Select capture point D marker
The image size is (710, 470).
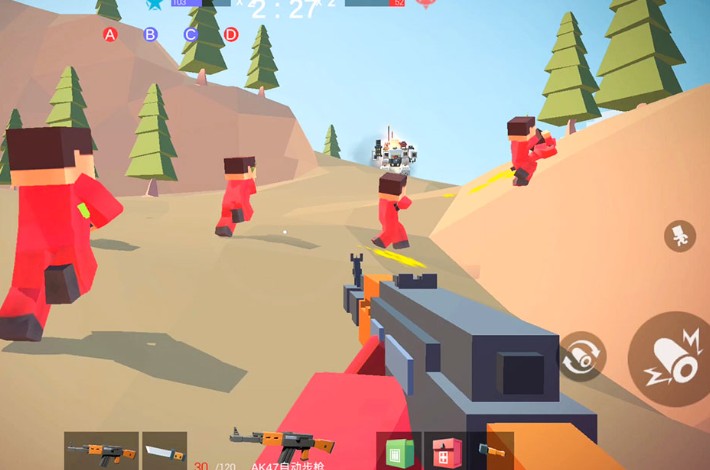click(x=231, y=35)
